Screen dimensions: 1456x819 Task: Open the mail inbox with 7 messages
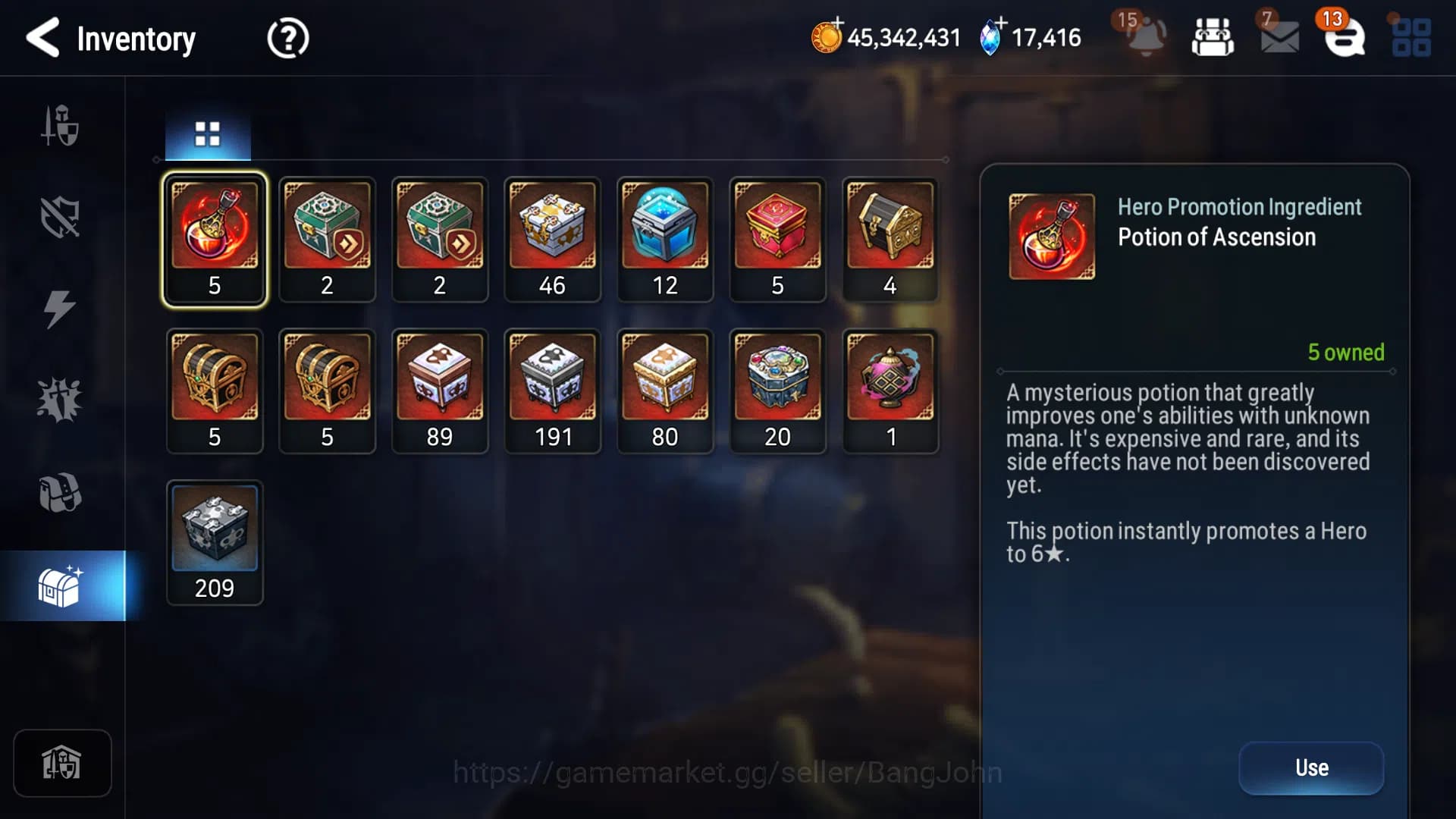pos(1279,39)
